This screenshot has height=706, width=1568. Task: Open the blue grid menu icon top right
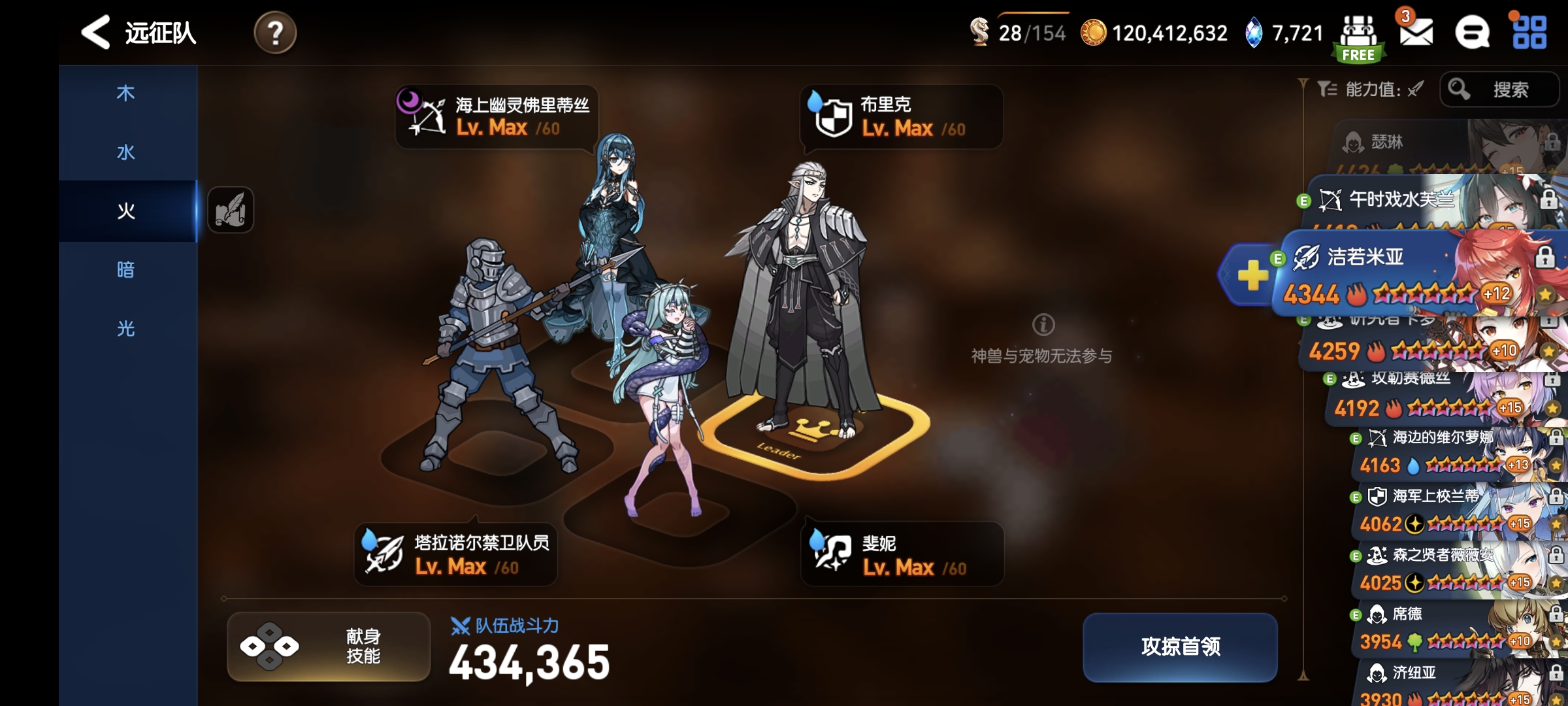tap(1528, 33)
